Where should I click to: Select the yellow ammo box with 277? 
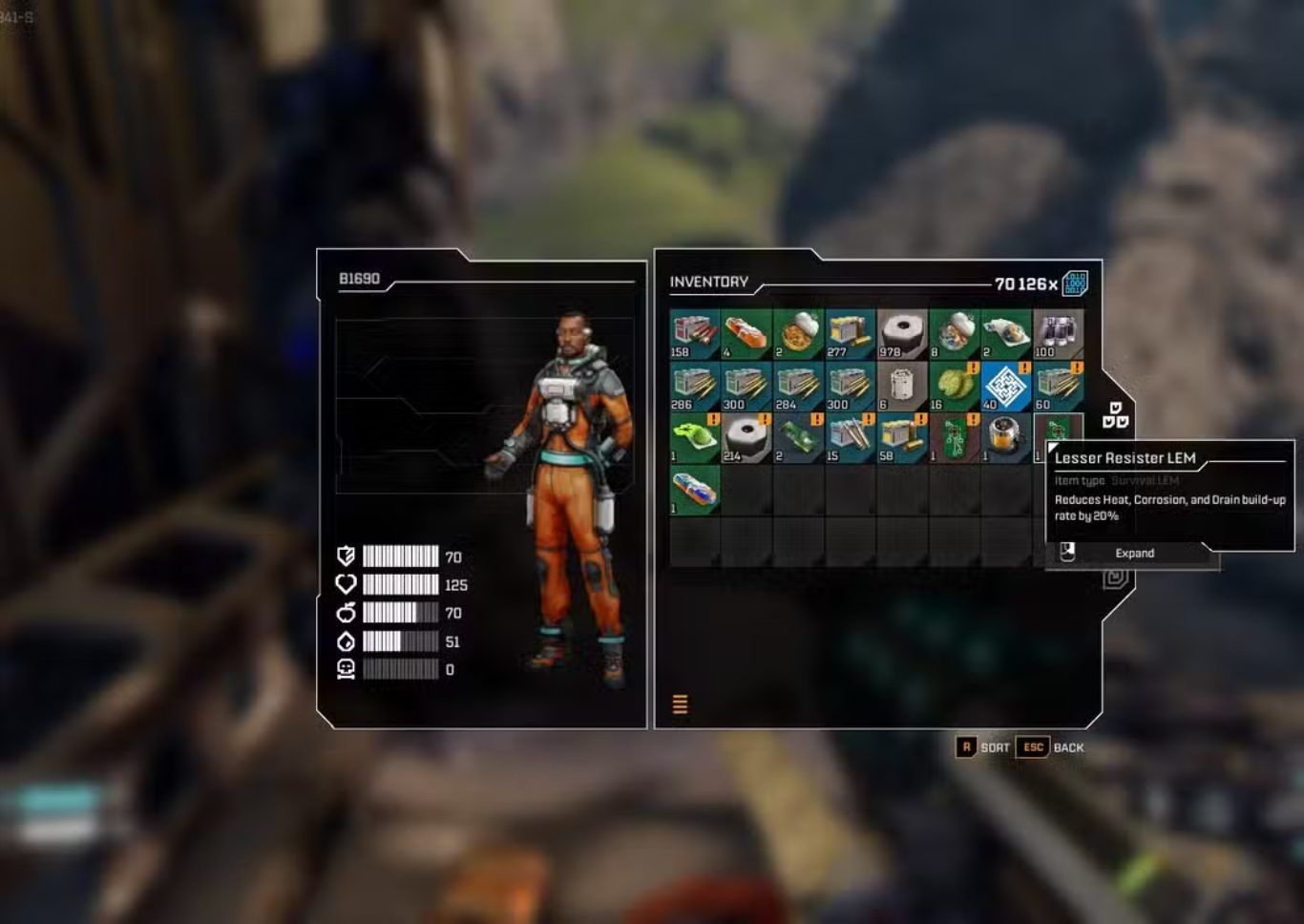(850, 334)
